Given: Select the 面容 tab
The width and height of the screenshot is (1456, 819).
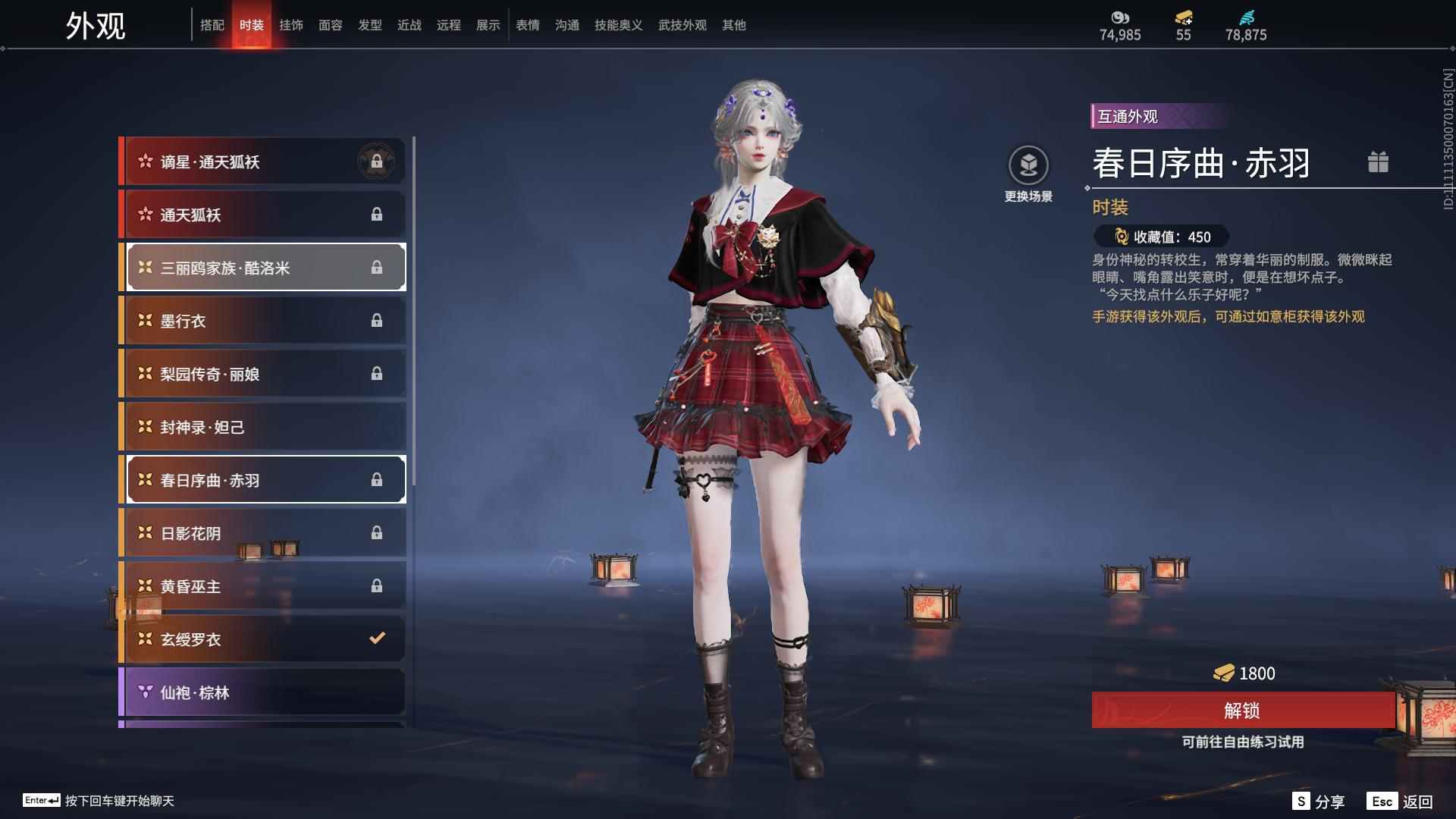Looking at the screenshot, I should (331, 25).
